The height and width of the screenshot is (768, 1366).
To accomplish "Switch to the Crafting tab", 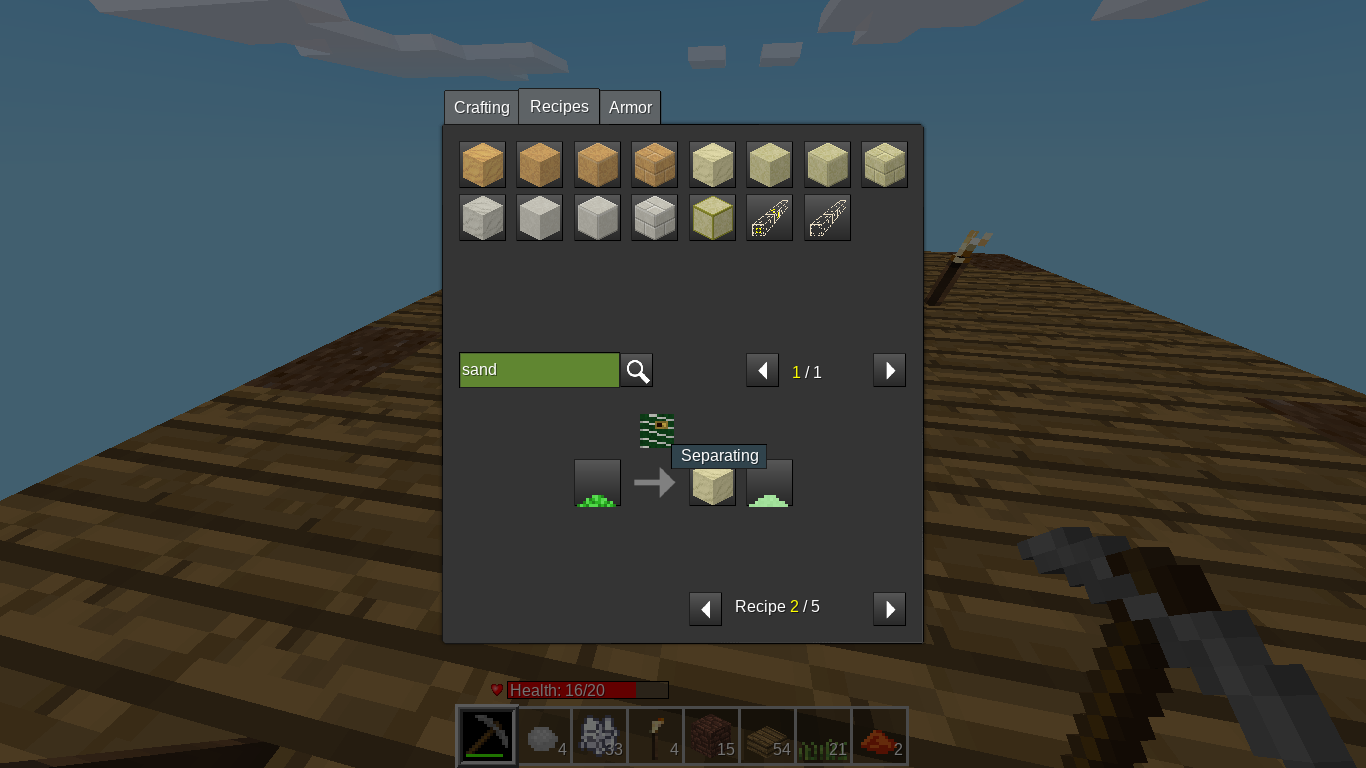I will tap(481, 107).
